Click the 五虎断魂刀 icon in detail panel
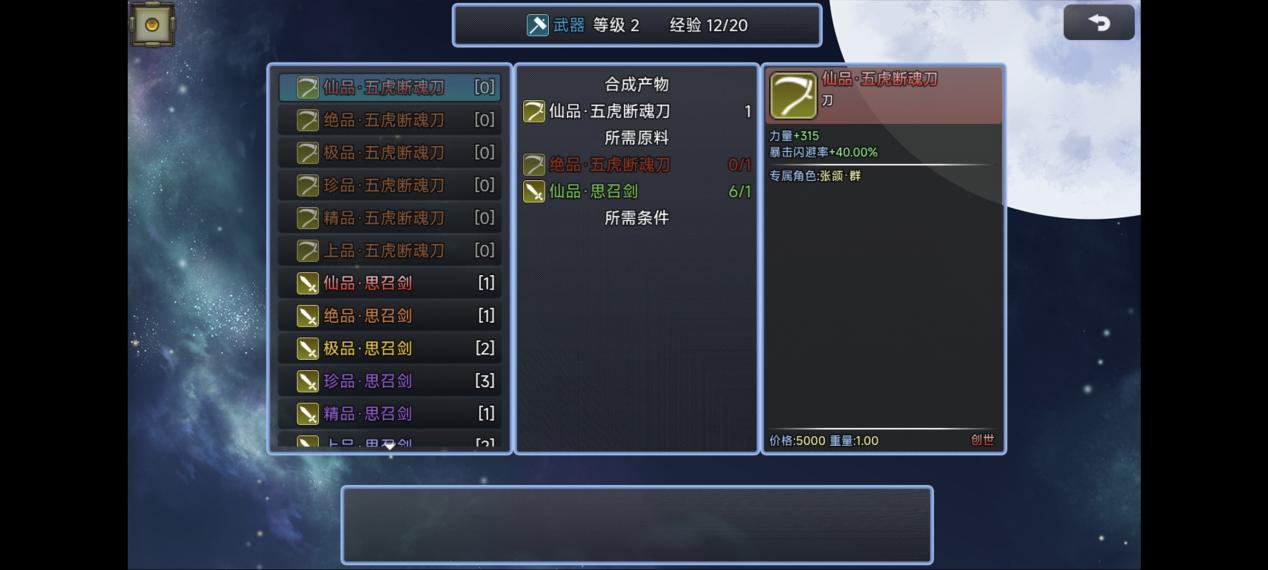This screenshot has height=570, width=1268. [x=793, y=96]
